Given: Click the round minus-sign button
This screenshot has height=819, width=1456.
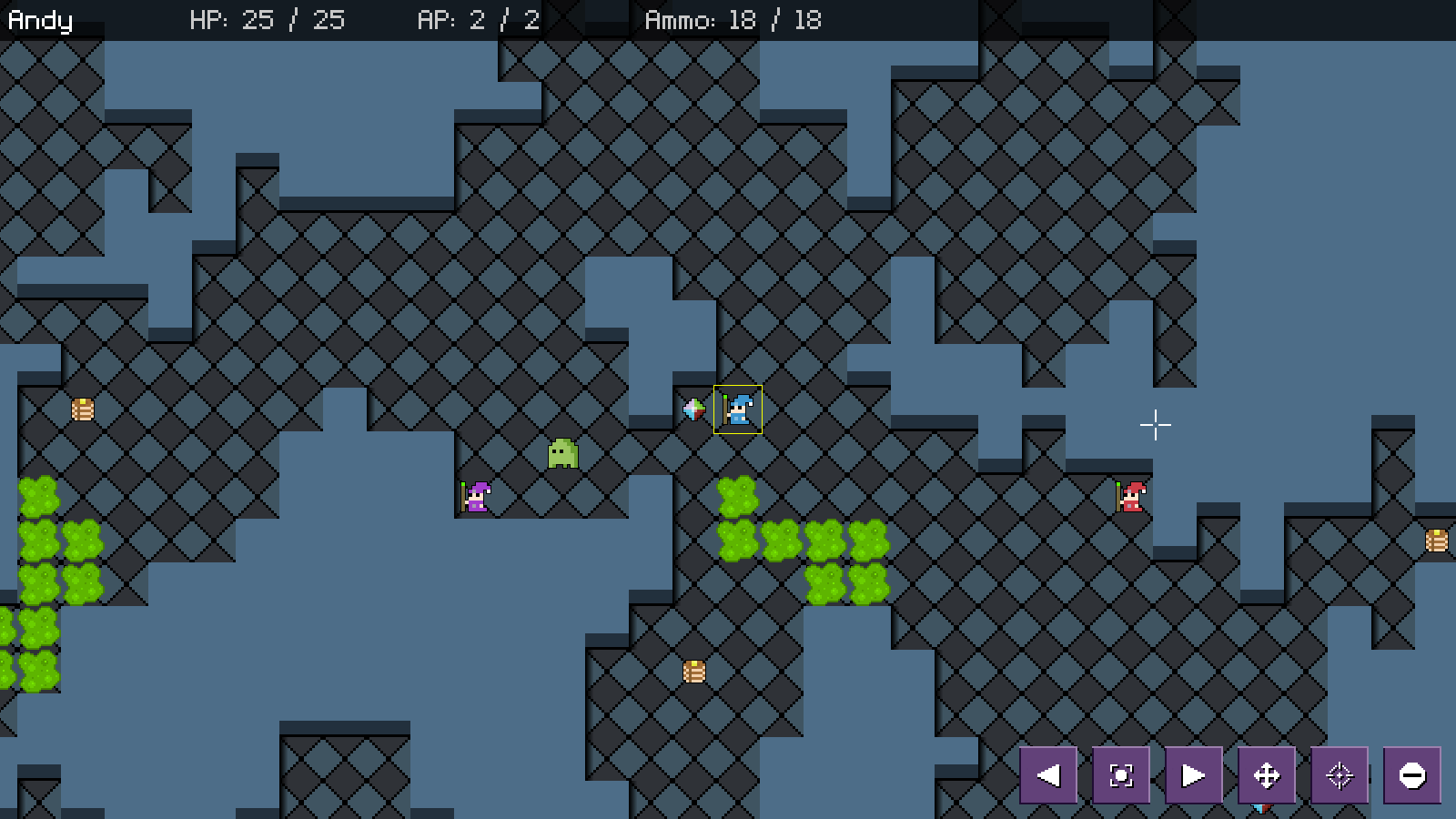Looking at the screenshot, I should coord(1411,775).
